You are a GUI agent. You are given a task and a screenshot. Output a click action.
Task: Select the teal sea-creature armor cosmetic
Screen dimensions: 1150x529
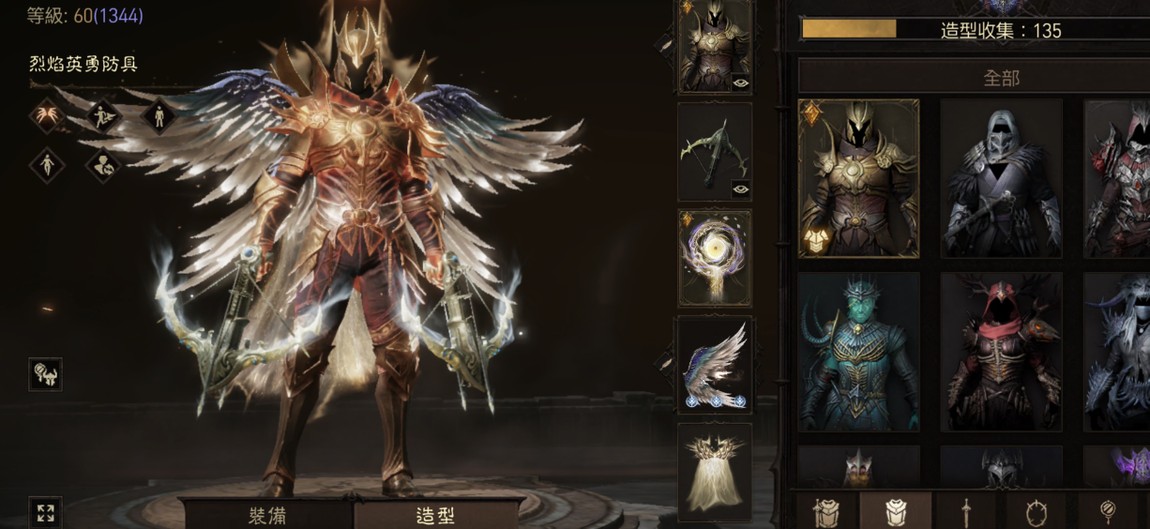tap(858, 352)
